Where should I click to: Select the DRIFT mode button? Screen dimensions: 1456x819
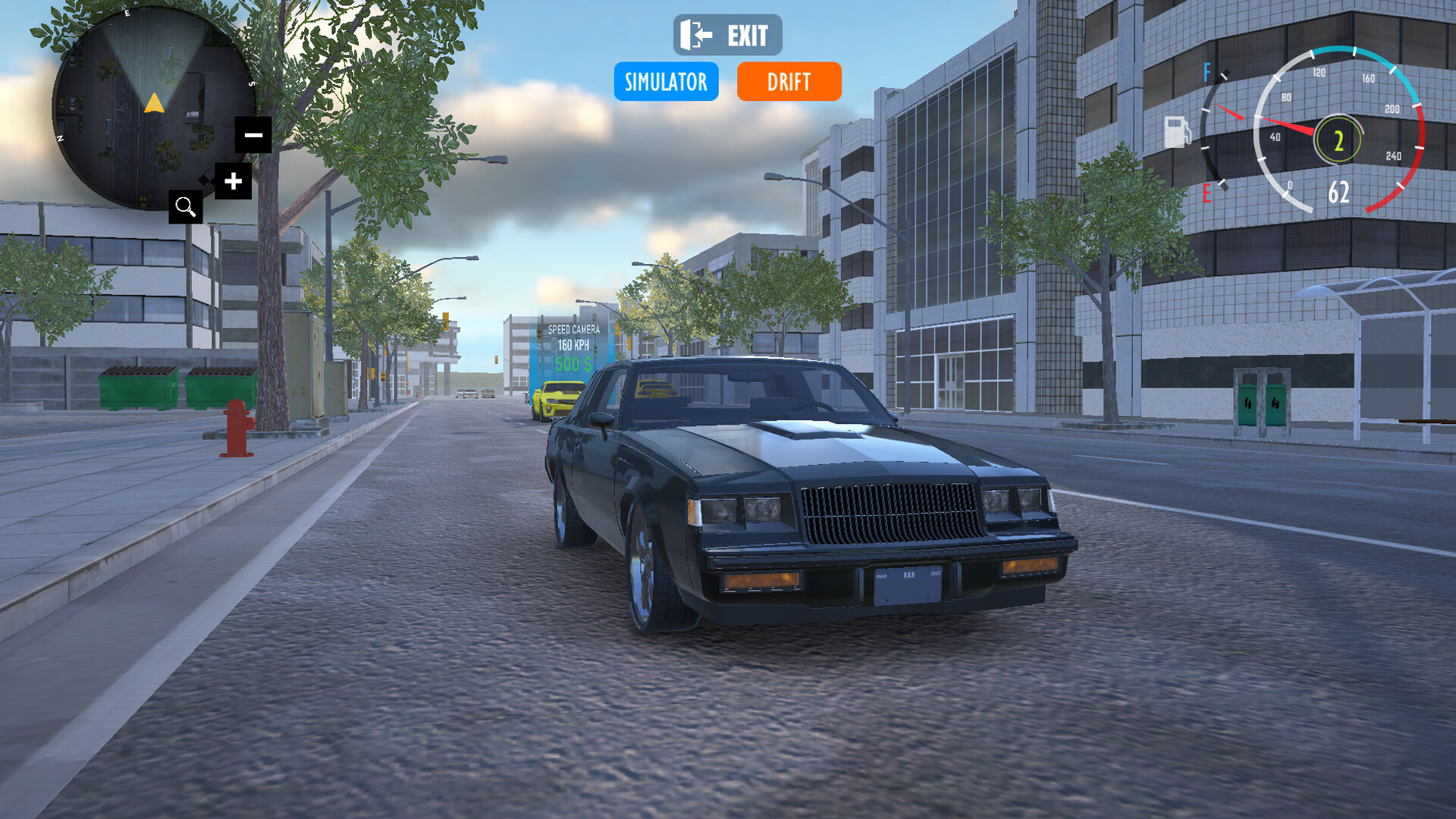(789, 81)
